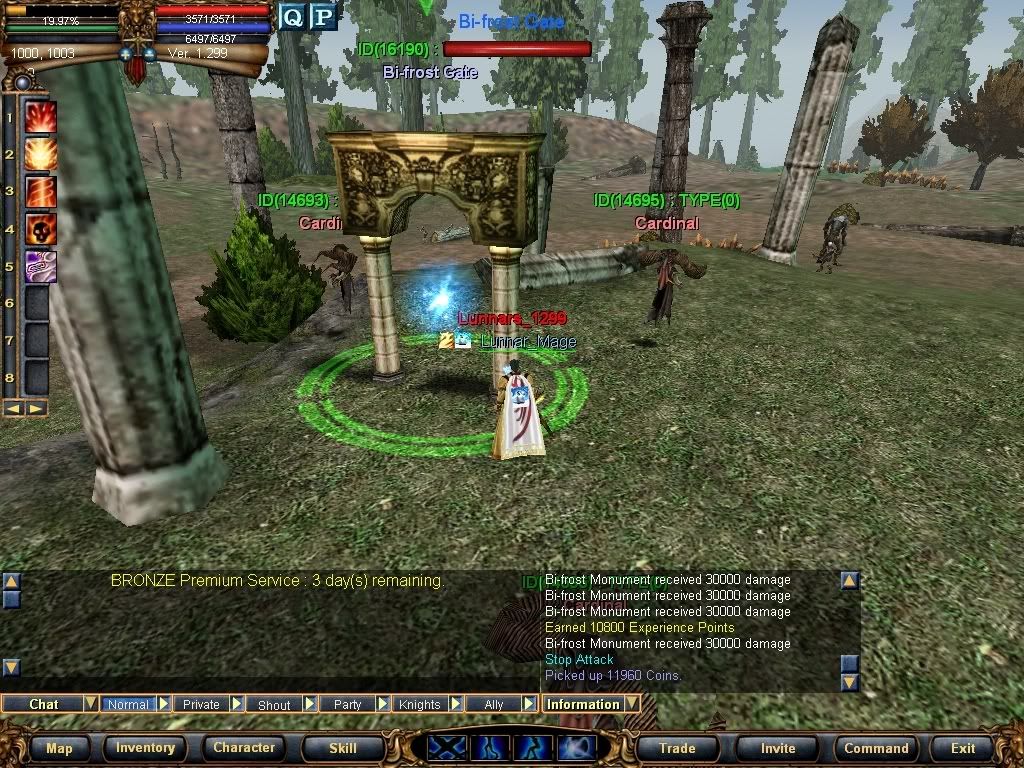Click the Invite button

coord(778,748)
